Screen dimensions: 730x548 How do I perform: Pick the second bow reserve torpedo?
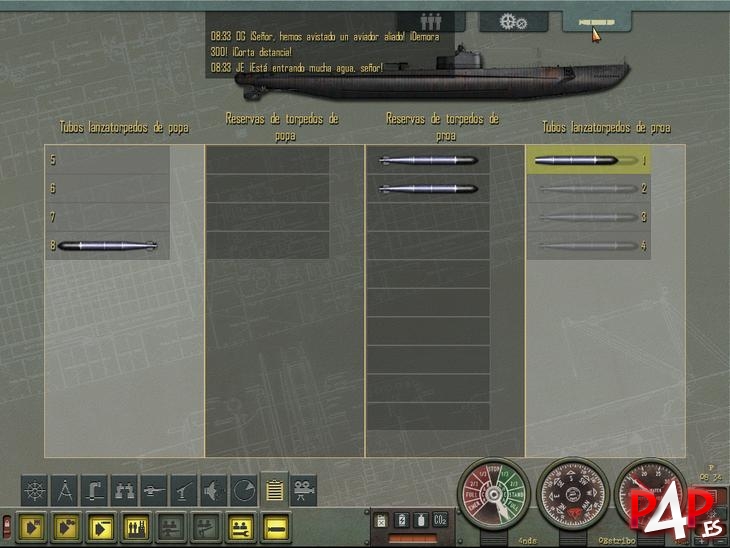coord(428,188)
